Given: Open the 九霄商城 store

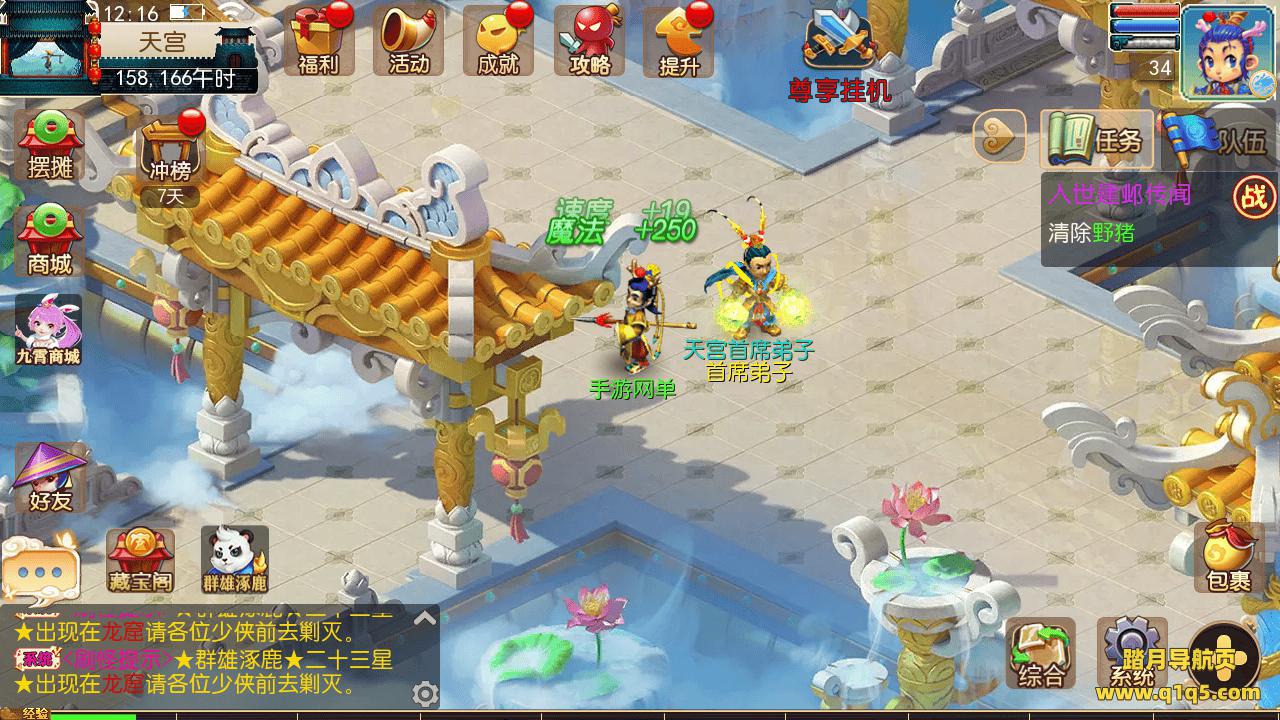Looking at the screenshot, I should 48,331.
